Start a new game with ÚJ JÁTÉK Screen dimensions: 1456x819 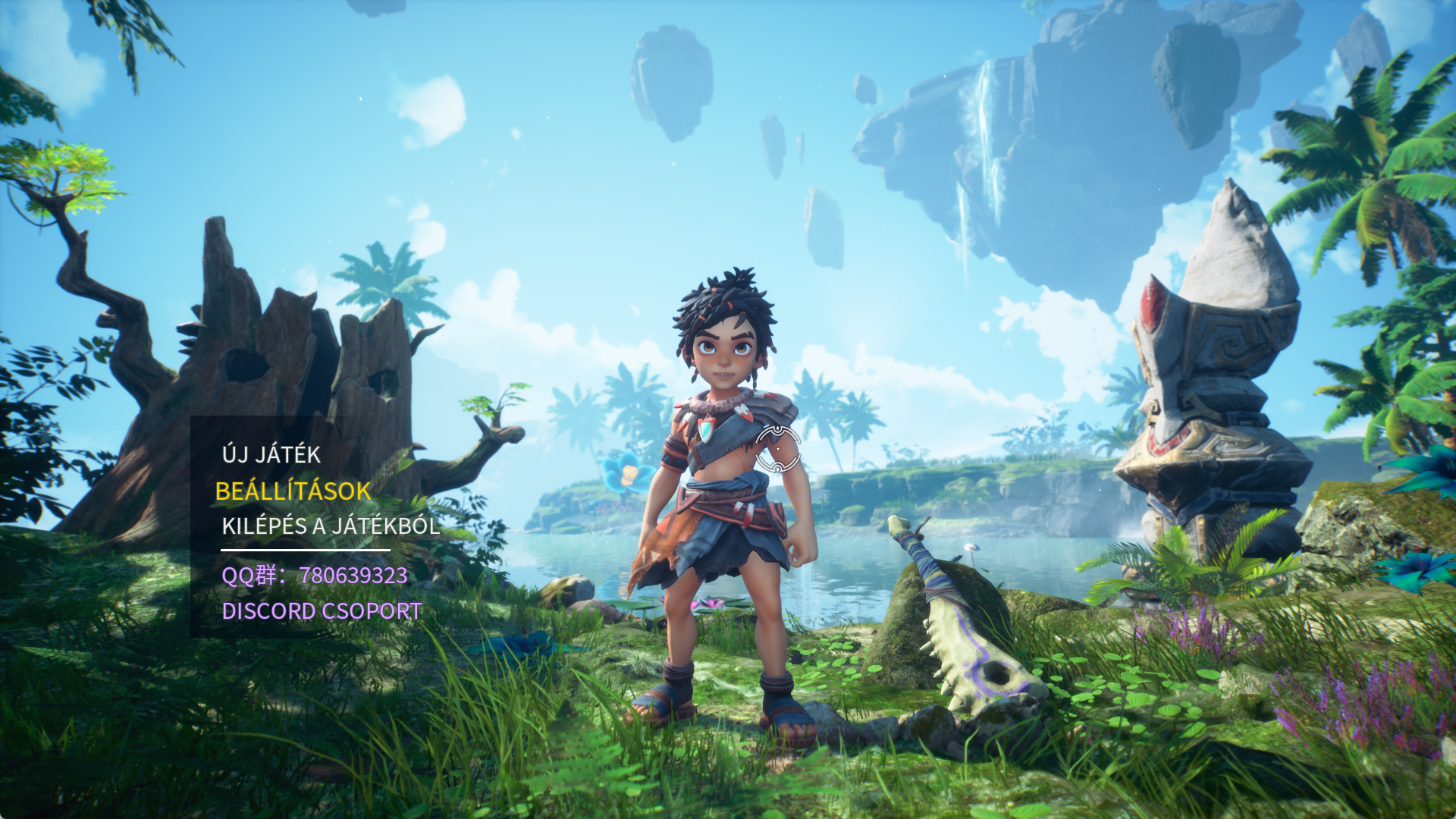point(271,455)
